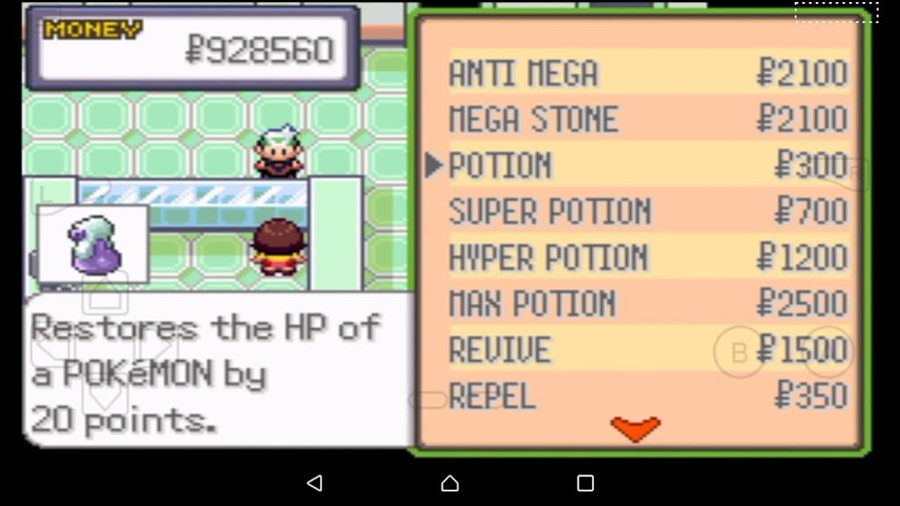900x506 pixels.
Task: Tap the emulator B button overlay
Action: [739, 352]
